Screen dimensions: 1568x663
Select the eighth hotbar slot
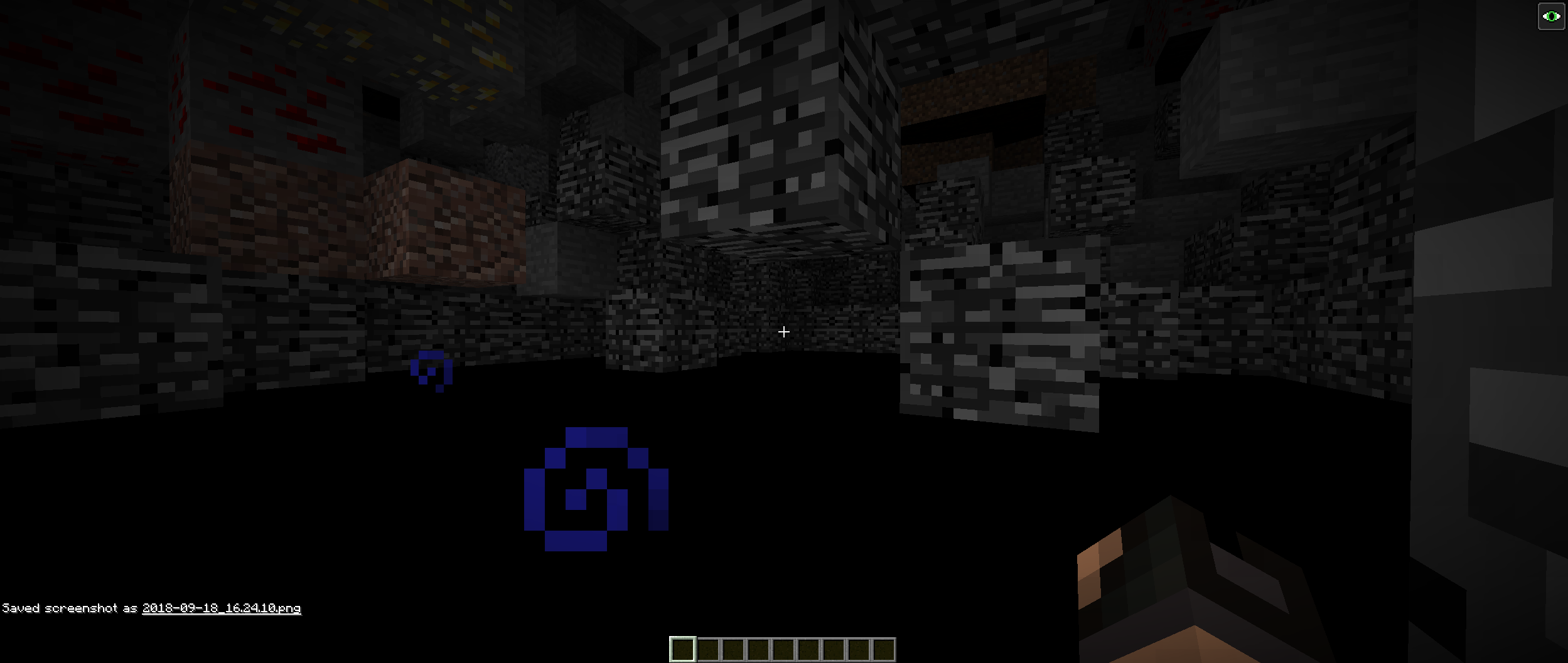[859, 650]
